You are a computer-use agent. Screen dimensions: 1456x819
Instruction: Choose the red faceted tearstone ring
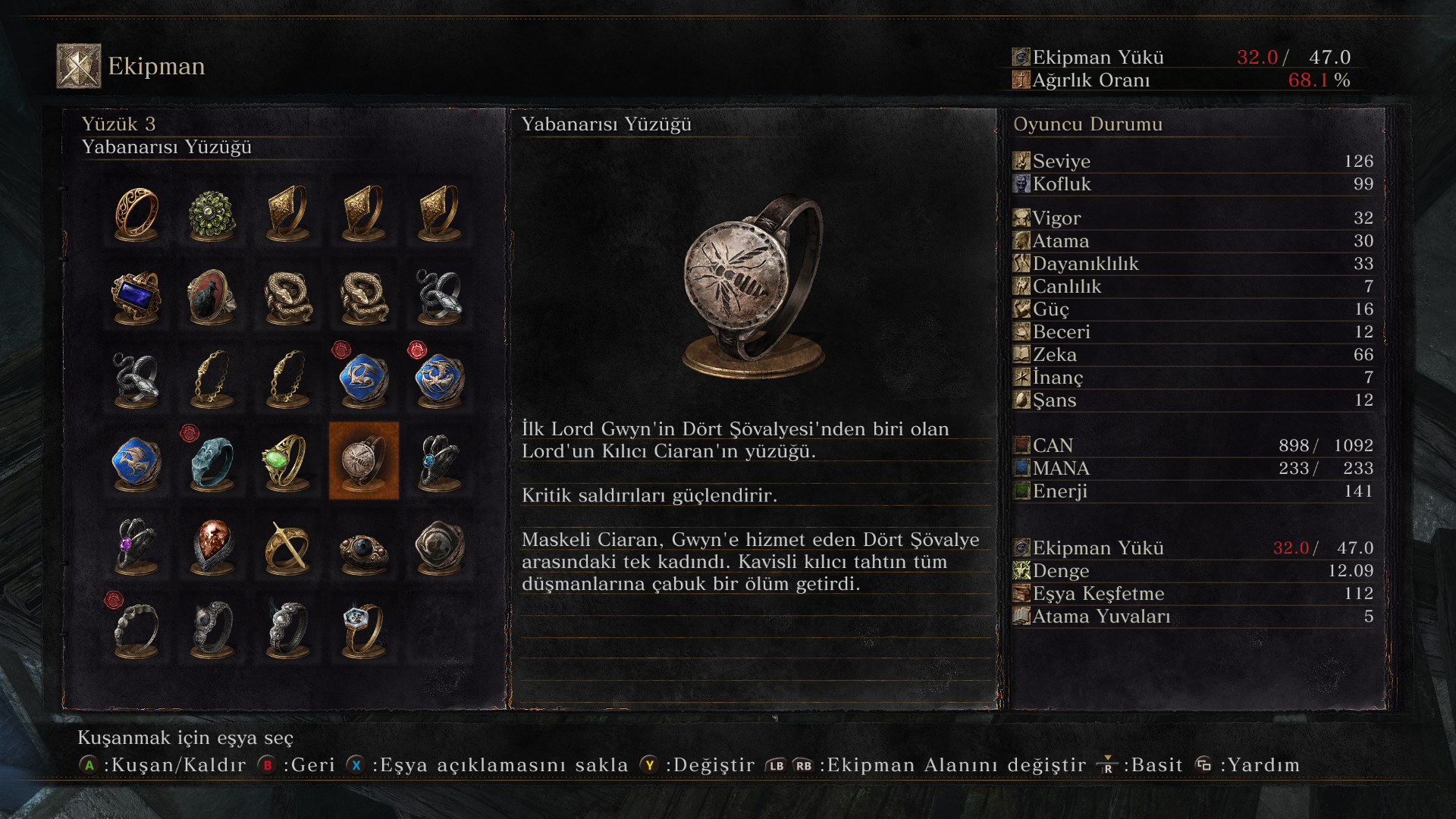pos(212,545)
